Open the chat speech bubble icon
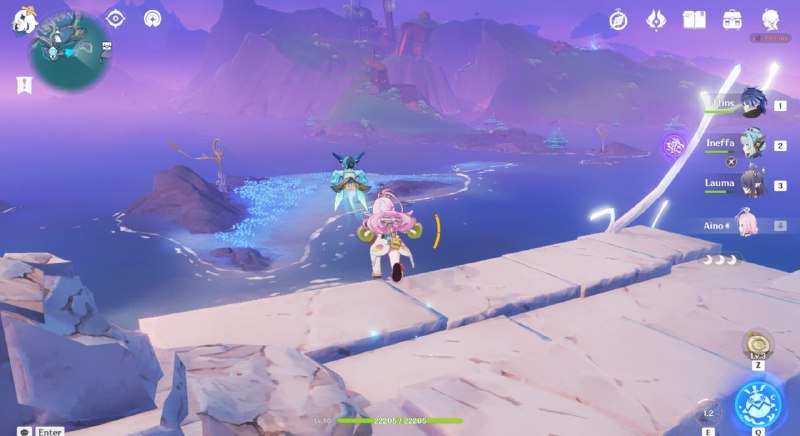 23,431
